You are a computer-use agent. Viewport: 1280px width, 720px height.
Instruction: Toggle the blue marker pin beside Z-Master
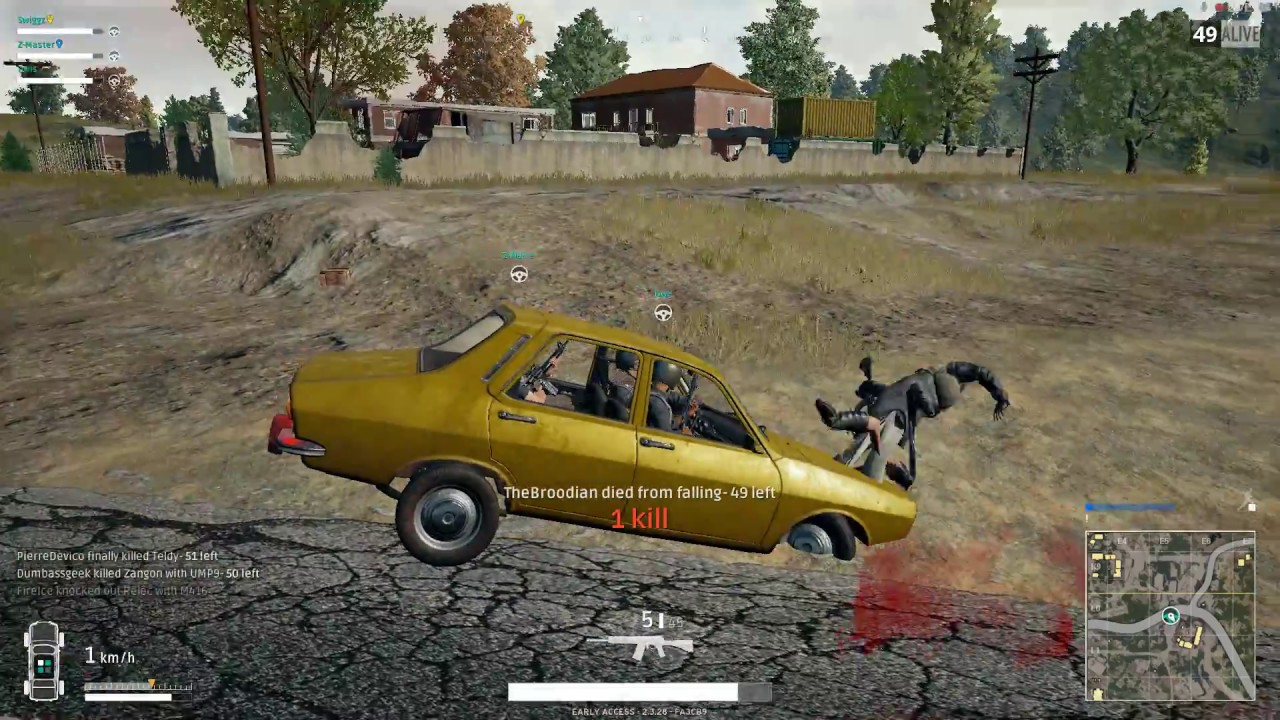pos(60,44)
